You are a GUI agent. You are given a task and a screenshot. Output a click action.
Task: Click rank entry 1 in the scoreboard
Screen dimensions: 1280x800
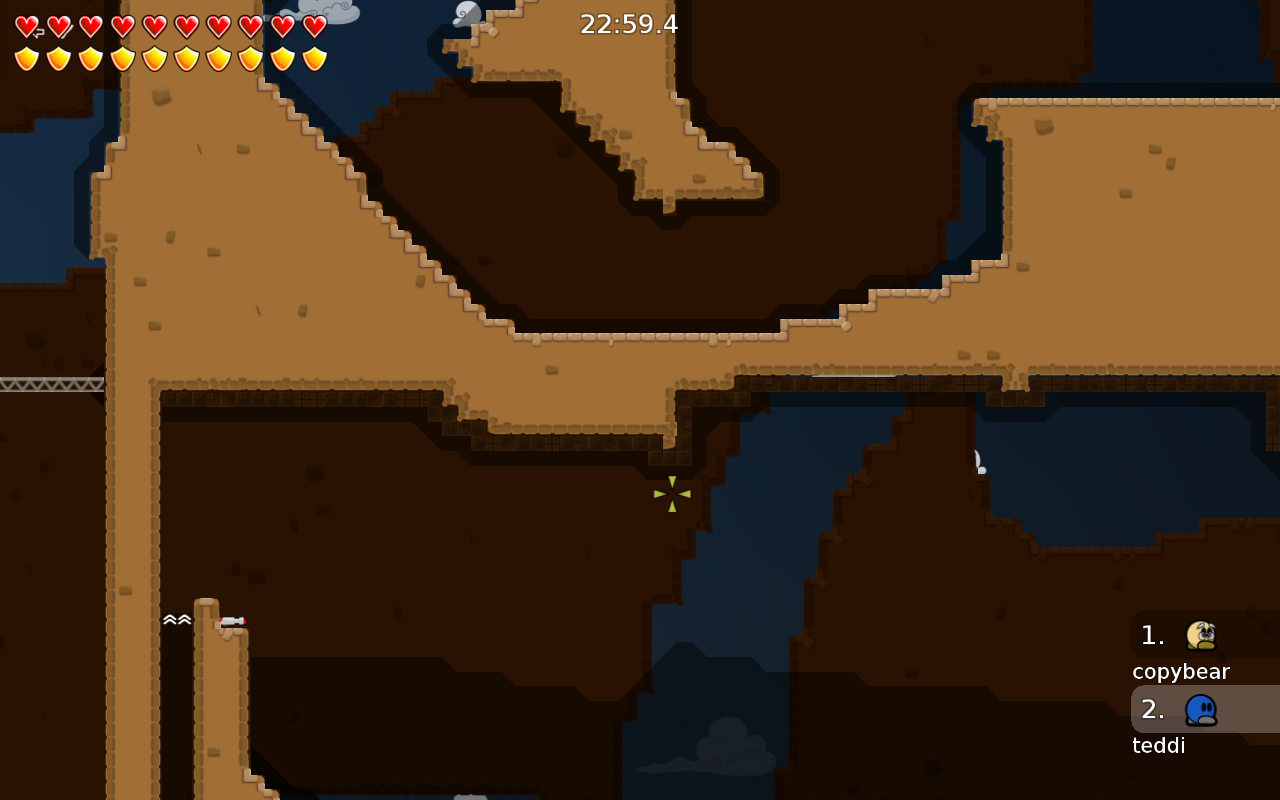1151,635
